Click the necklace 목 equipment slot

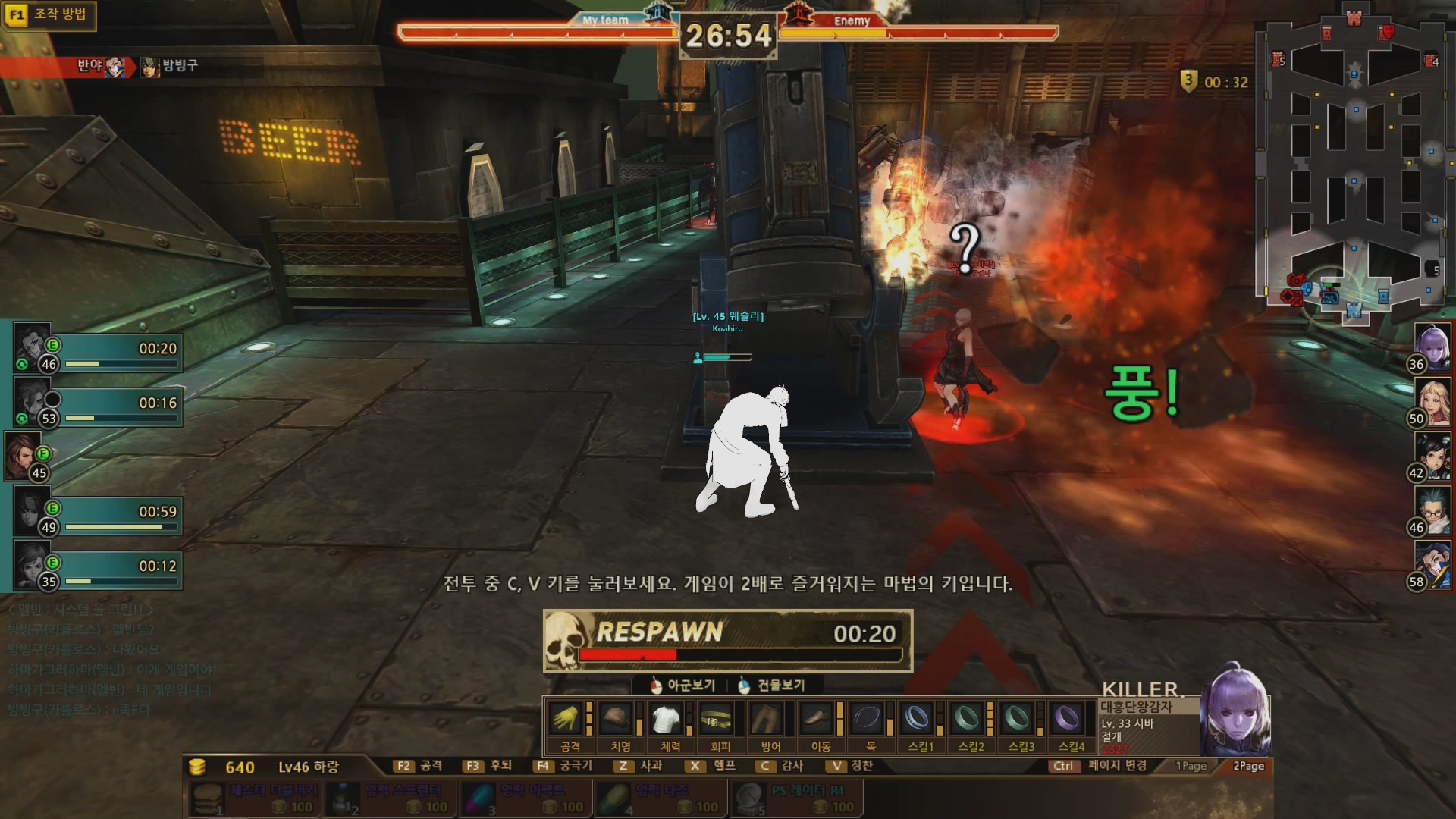click(867, 718)
